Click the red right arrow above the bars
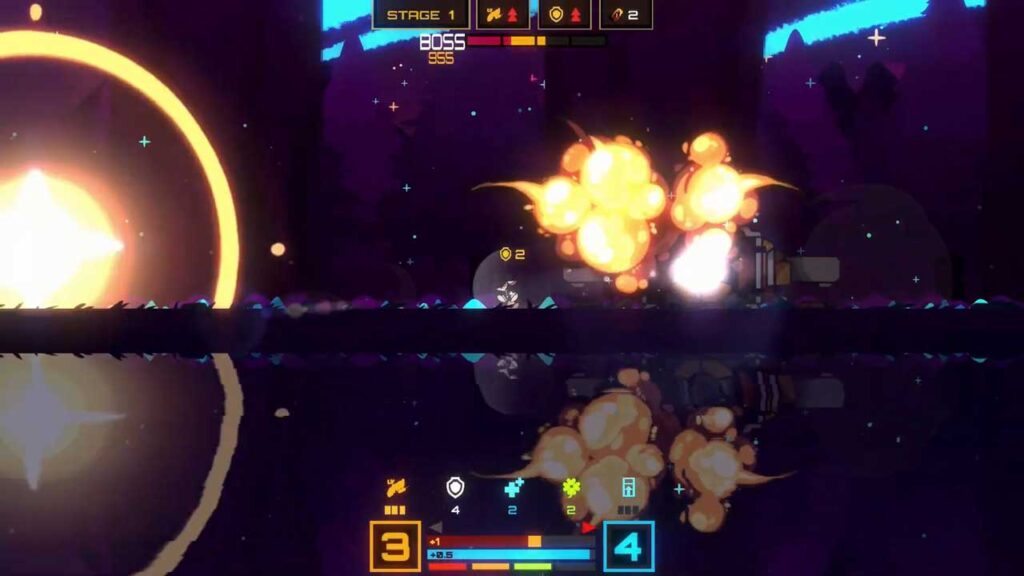Viewport: 1024px width, 576px height. (588, 527)
